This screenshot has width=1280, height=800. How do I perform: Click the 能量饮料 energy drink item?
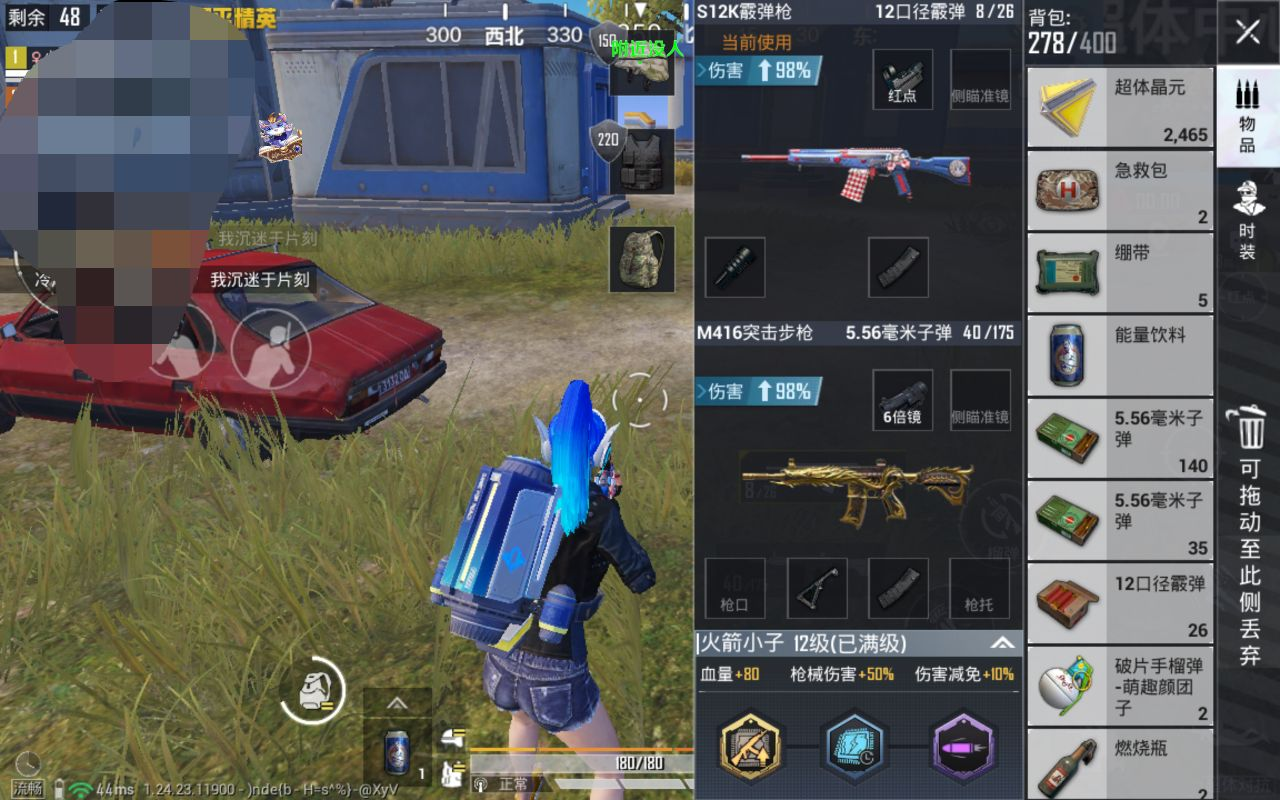point(1120,354)
